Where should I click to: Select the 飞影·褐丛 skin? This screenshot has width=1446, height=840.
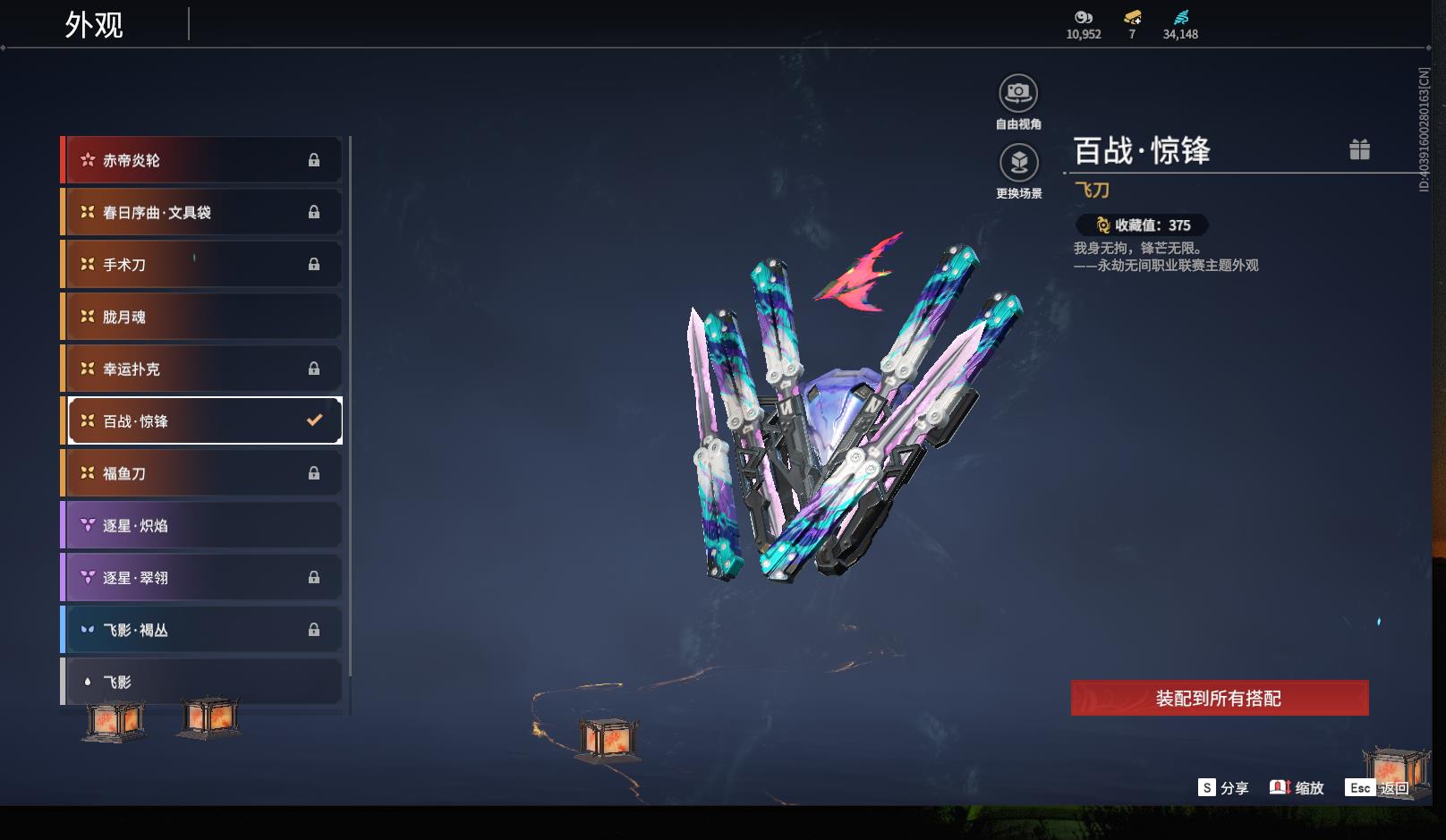[x=203, y=630]
